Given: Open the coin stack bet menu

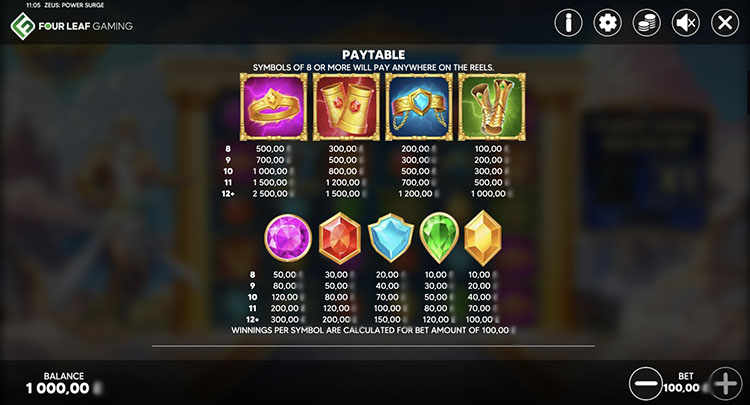Looking at the screenshot, I should (x=647, y=22).
